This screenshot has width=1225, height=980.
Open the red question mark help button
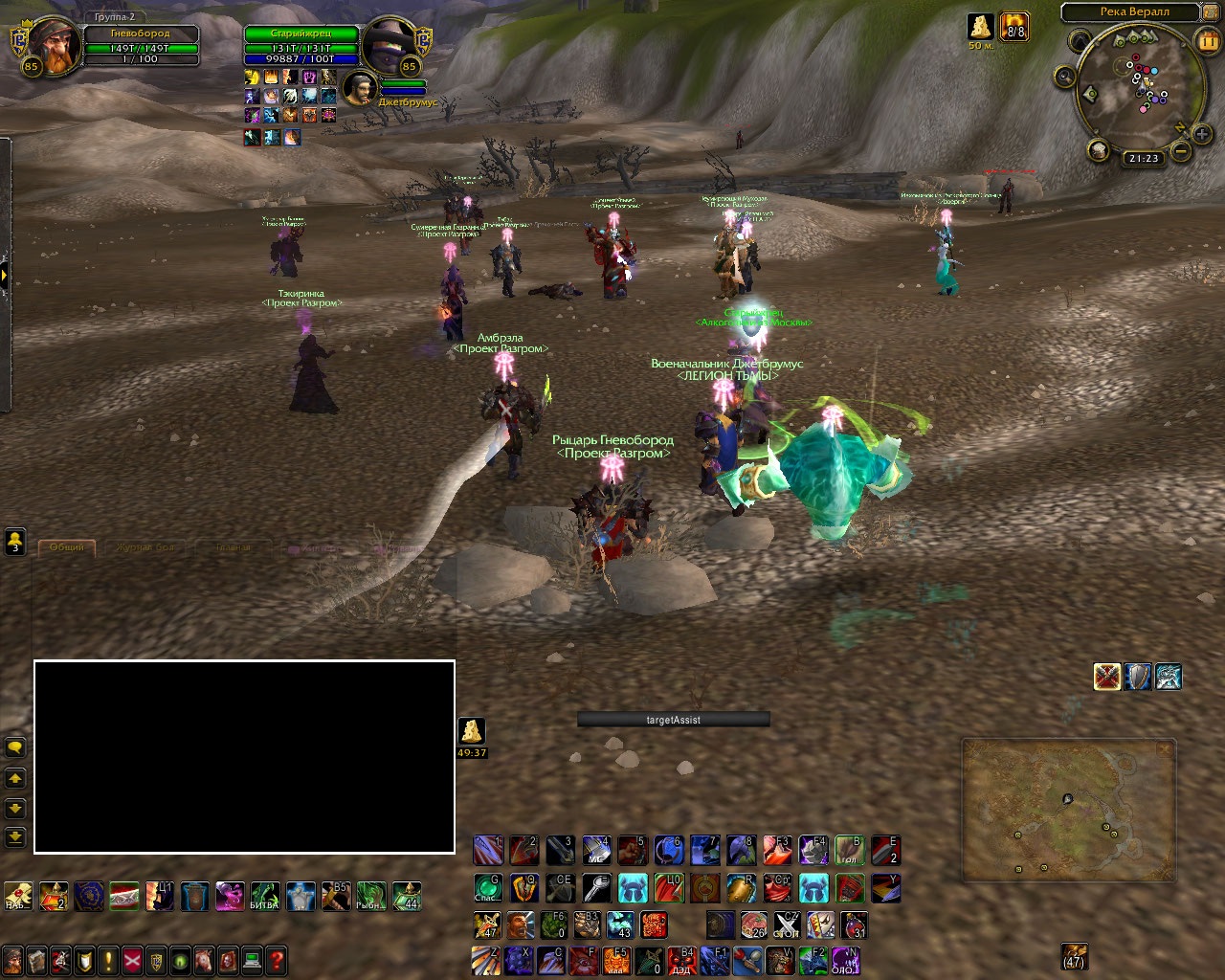pos(277,959)
